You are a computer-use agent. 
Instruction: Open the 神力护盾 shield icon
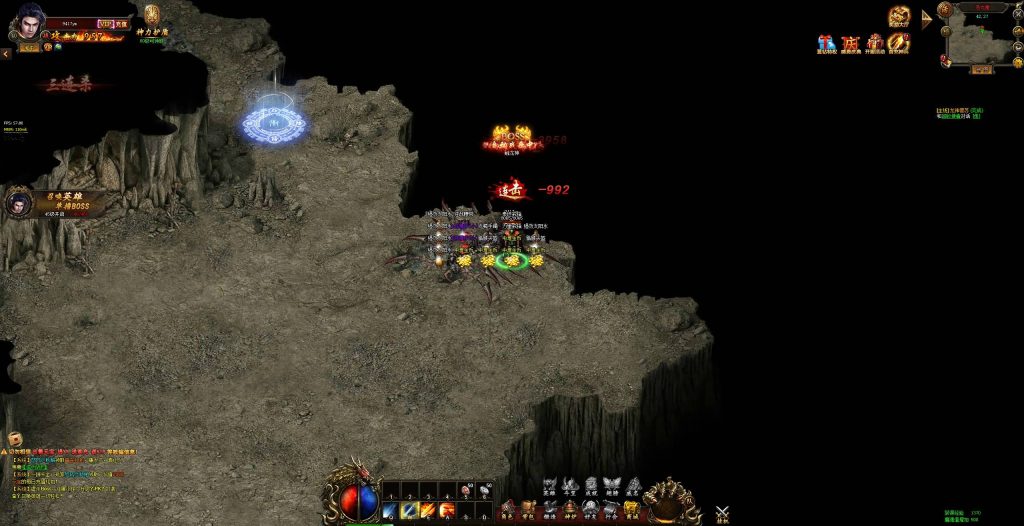pyautogui.click(x=152, y=17)
